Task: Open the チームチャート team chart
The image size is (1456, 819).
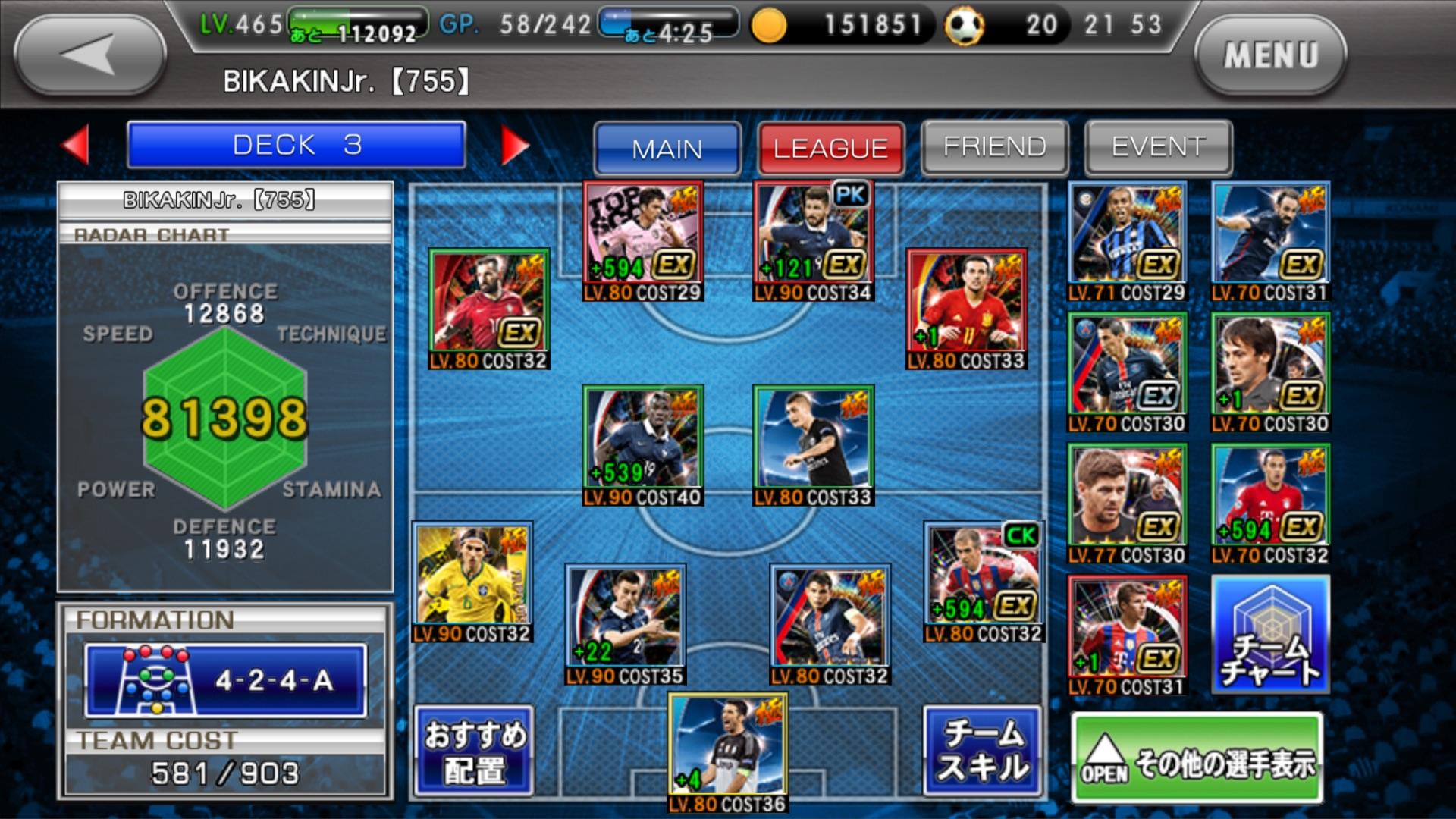Action: [x=1270, y=634]
